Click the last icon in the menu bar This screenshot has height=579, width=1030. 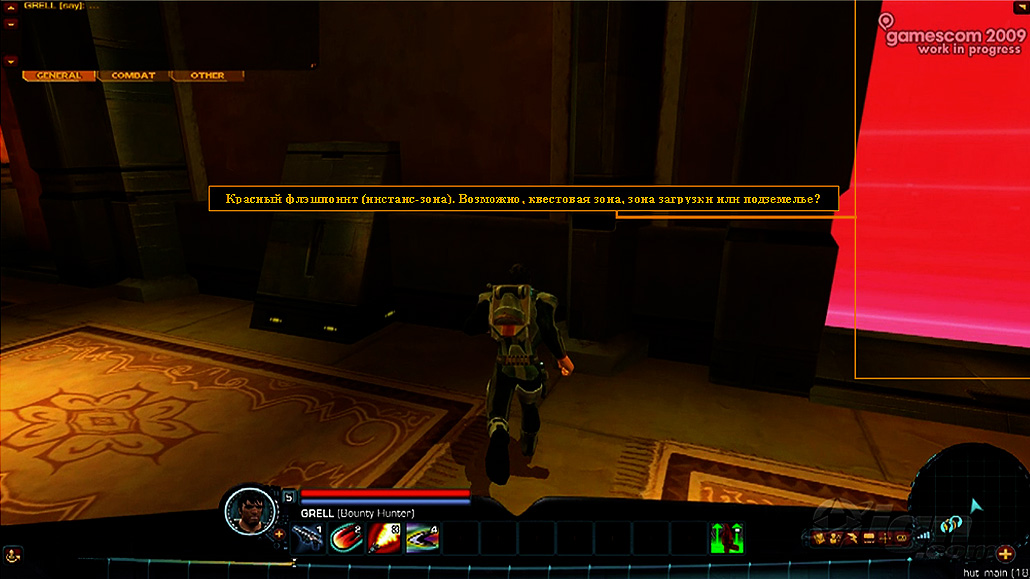click(900, 540)
